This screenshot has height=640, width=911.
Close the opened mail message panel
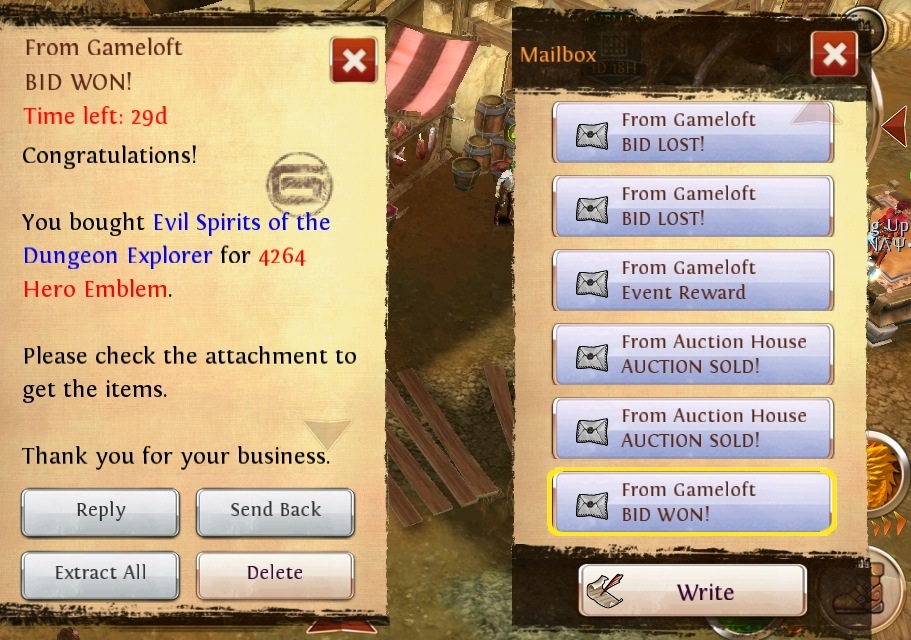(354, 62)
